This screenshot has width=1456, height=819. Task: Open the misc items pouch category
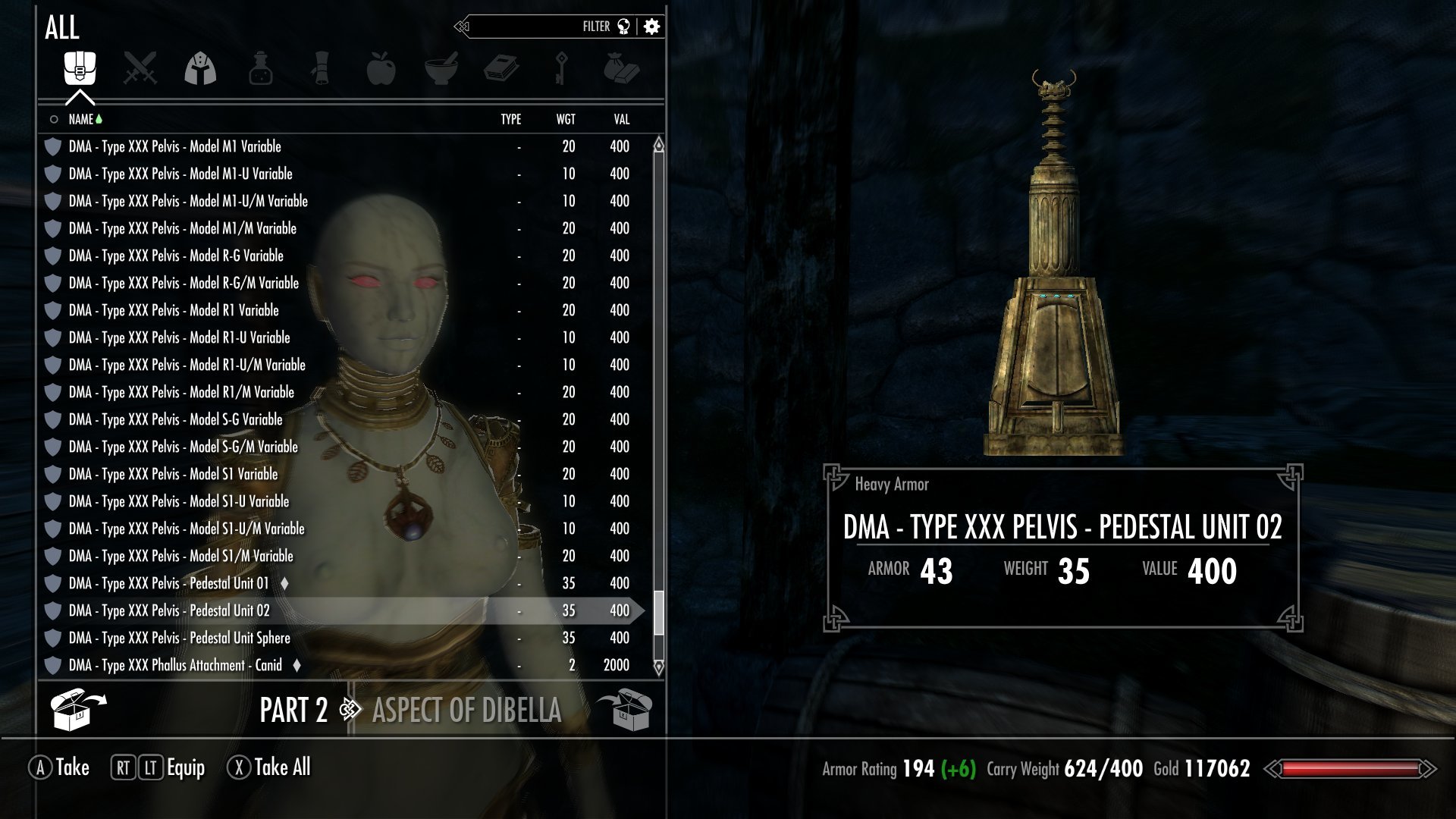621,69
